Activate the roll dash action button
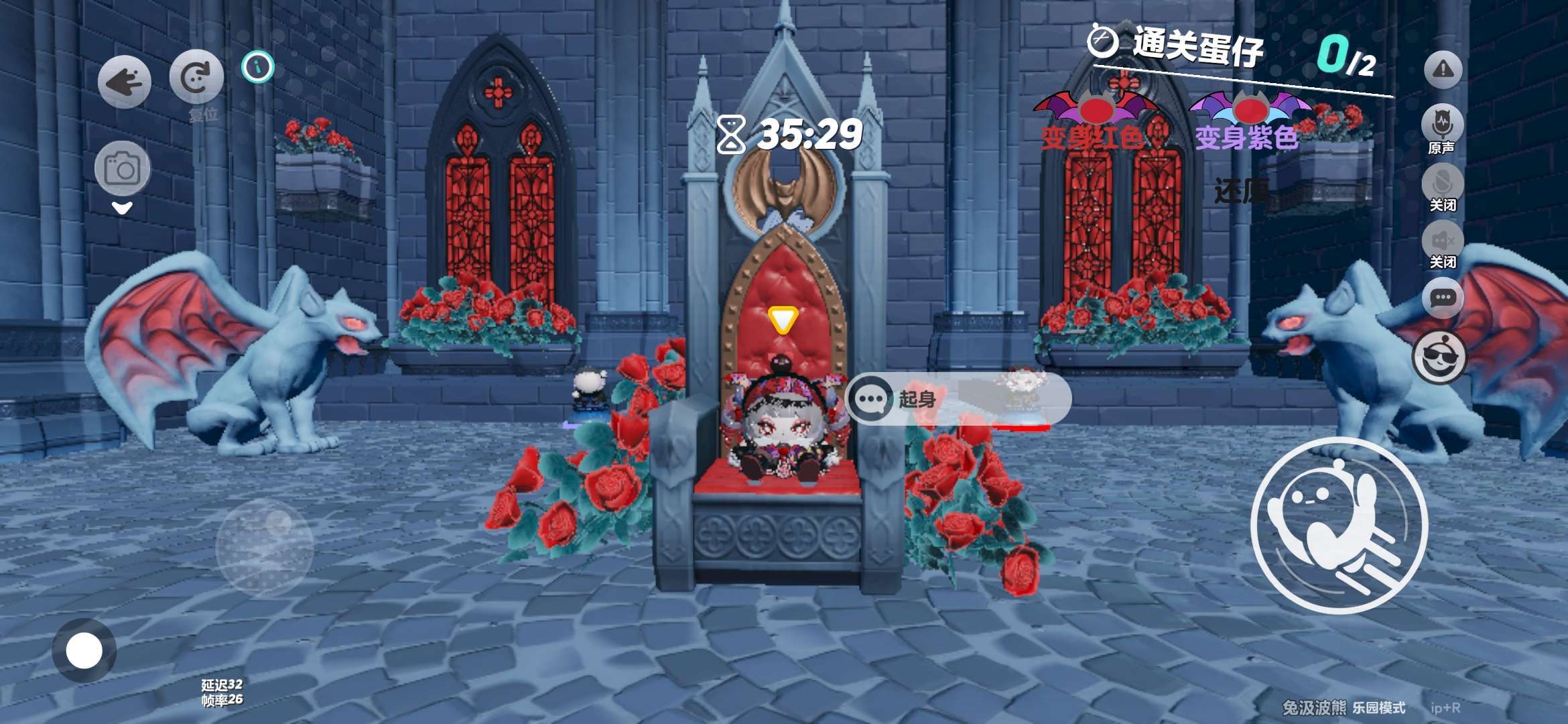Viewport: 1568px width, 724px height. point(1338,524)
